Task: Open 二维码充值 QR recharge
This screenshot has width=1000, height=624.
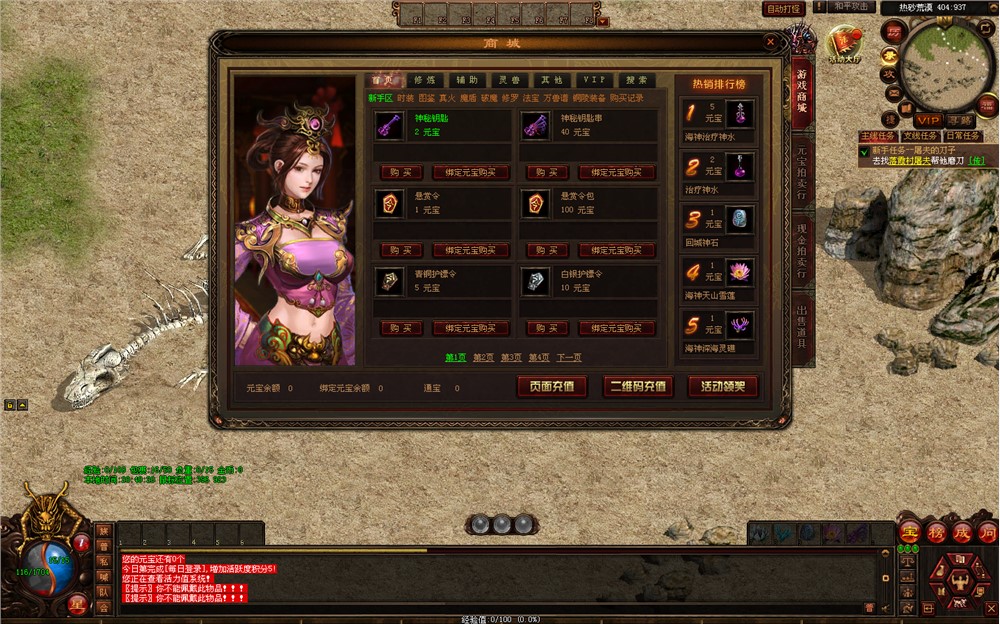Action: [637, 386]
